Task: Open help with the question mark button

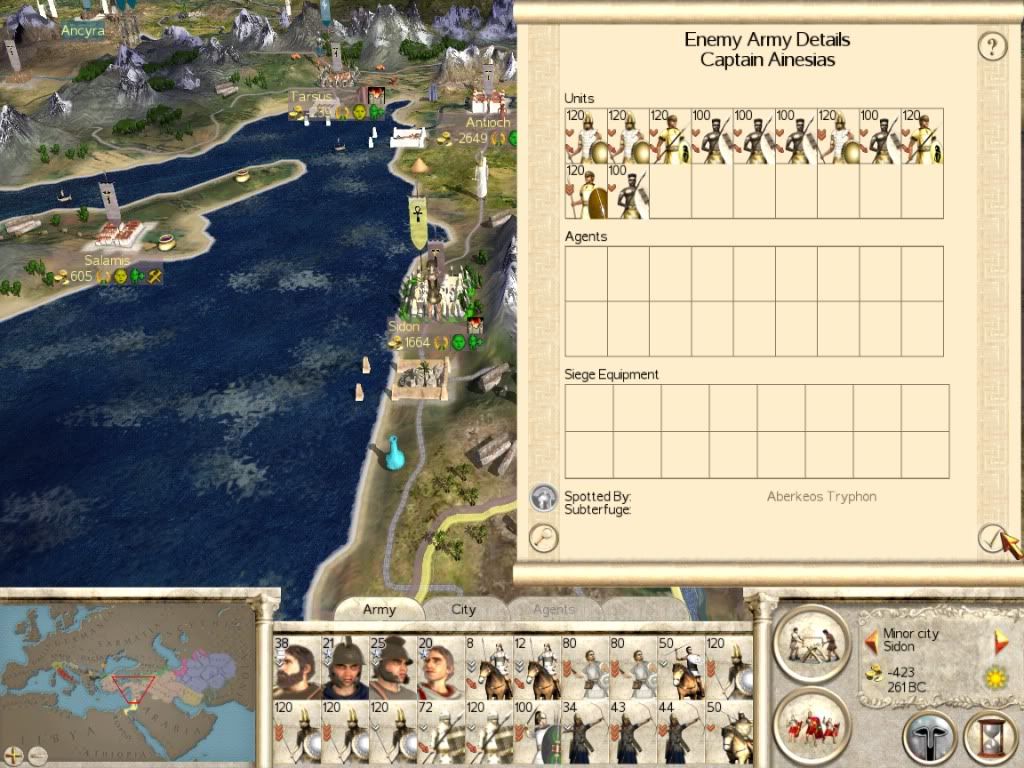Action: [991, 46]
